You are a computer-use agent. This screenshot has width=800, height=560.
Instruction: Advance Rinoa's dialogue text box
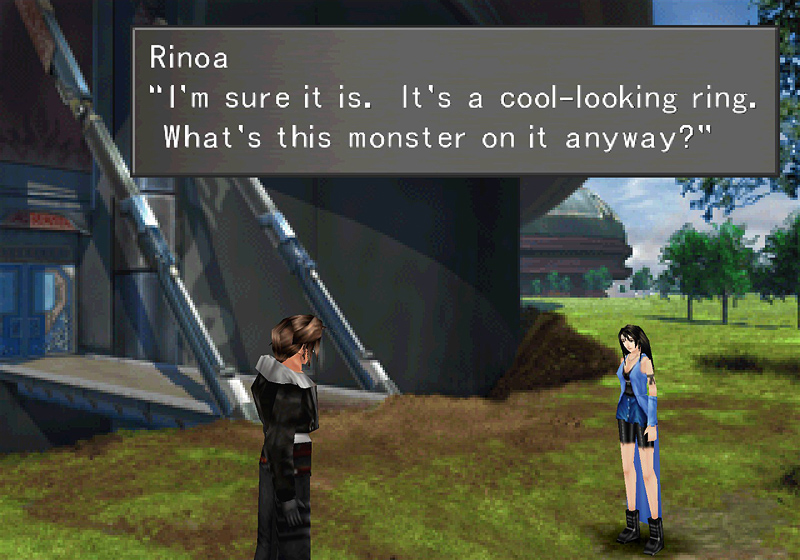click(455, 102)
